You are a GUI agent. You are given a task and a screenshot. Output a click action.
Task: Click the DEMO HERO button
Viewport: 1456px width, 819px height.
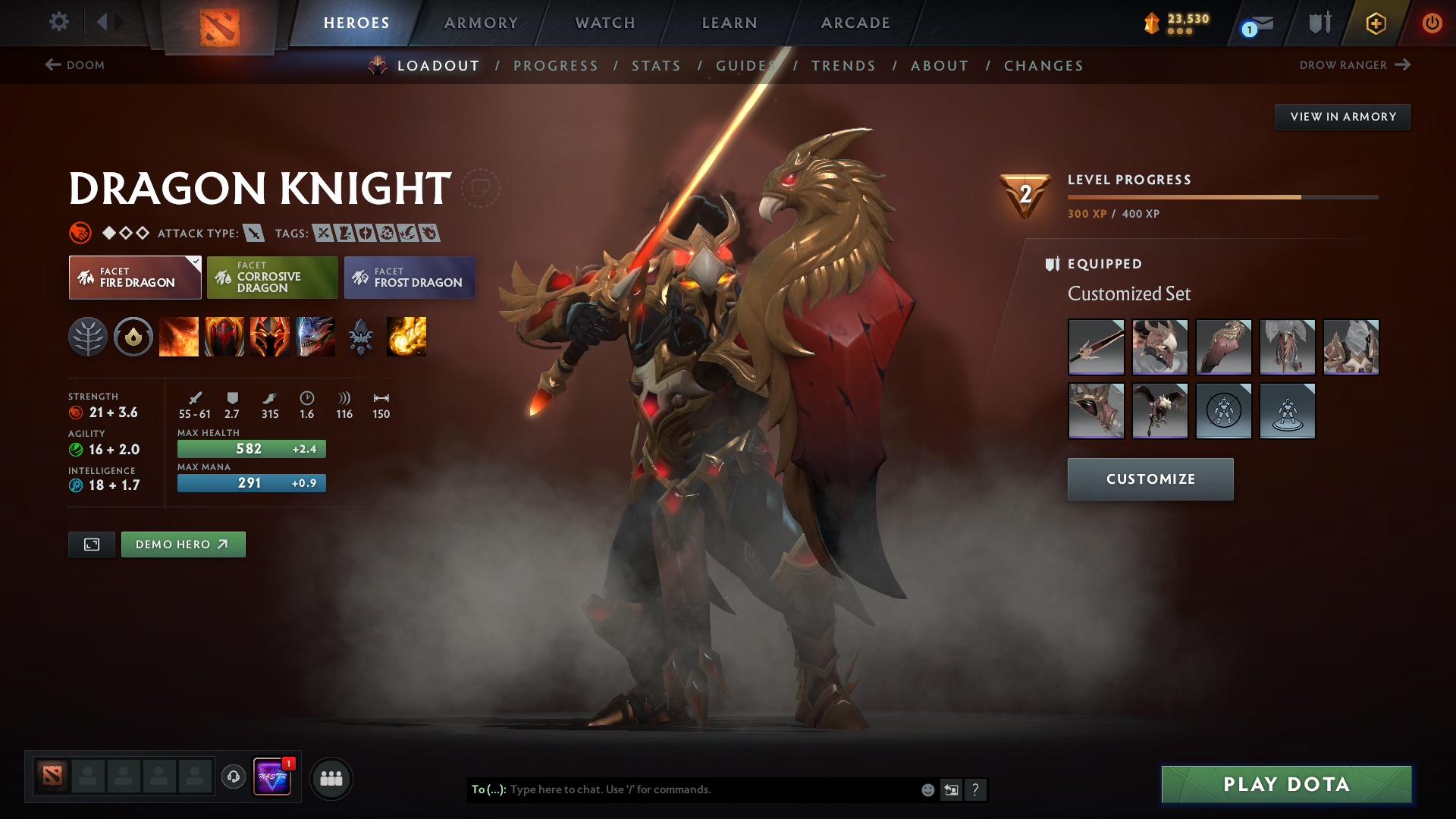click(x=183, y=544)
